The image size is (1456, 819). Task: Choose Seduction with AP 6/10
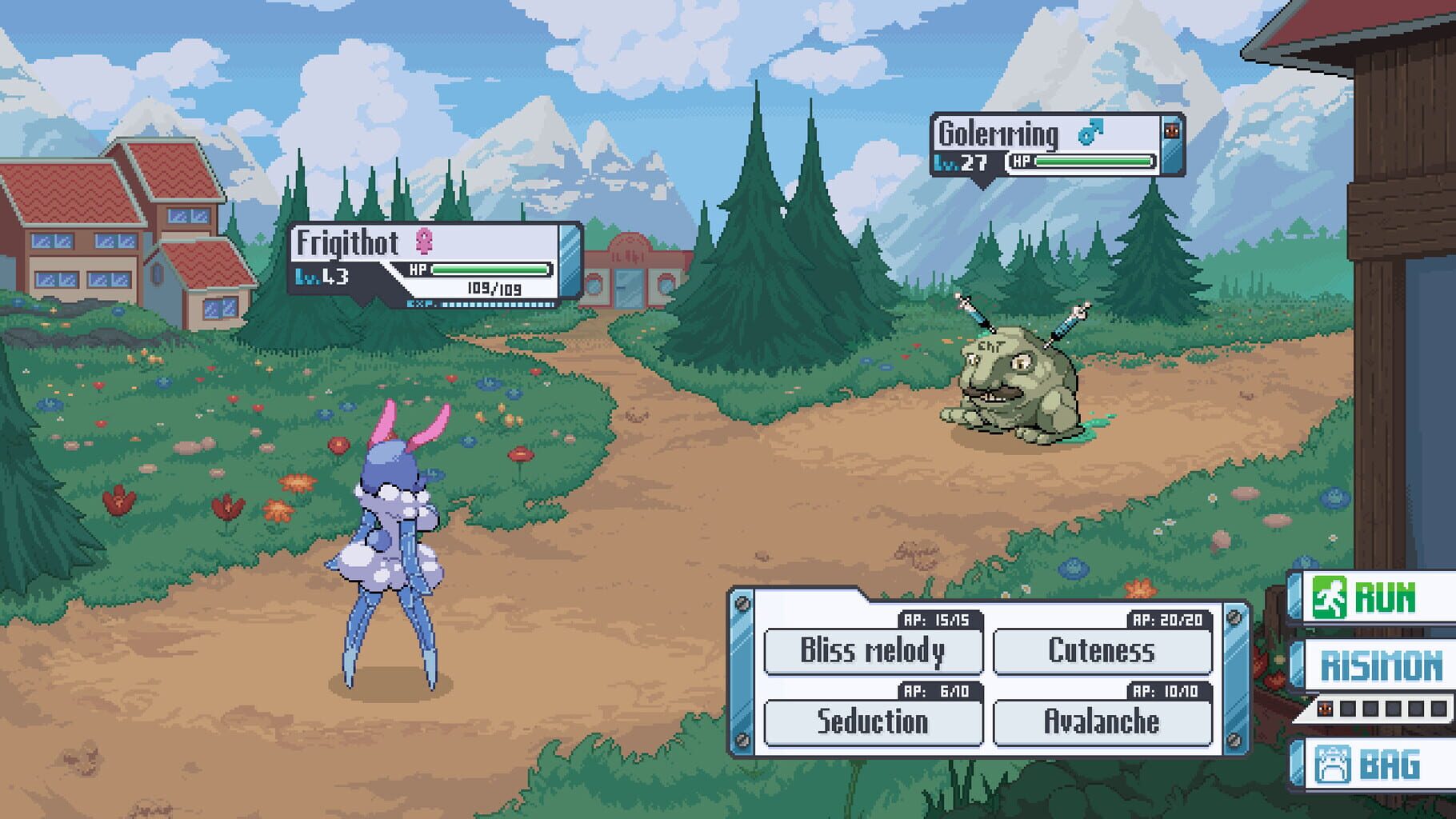[x=873, y=721]
